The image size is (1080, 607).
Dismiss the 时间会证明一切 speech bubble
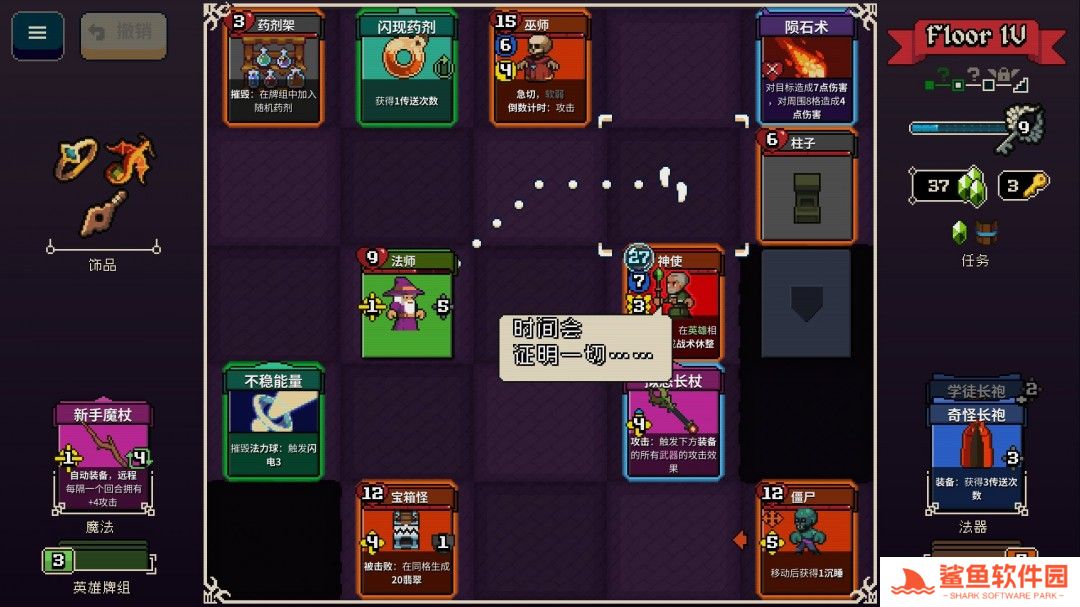584,346
